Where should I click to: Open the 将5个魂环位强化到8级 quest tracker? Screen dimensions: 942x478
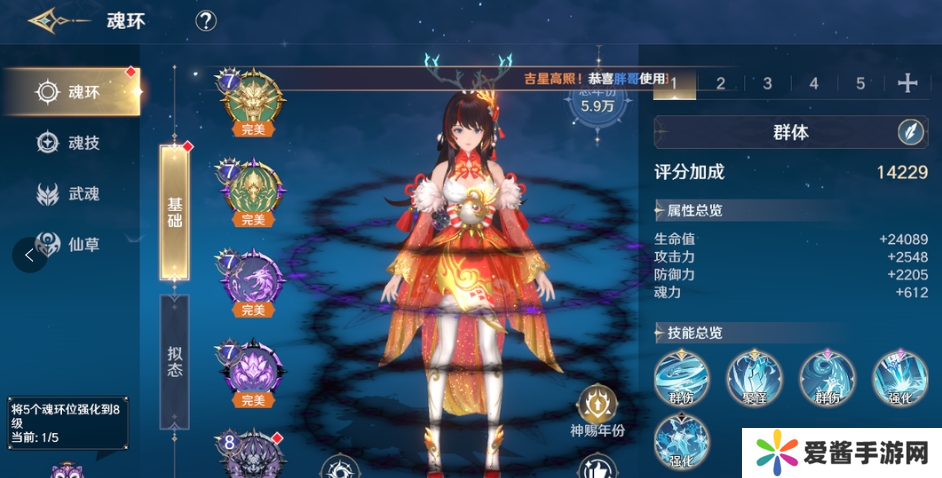(67, 422)
